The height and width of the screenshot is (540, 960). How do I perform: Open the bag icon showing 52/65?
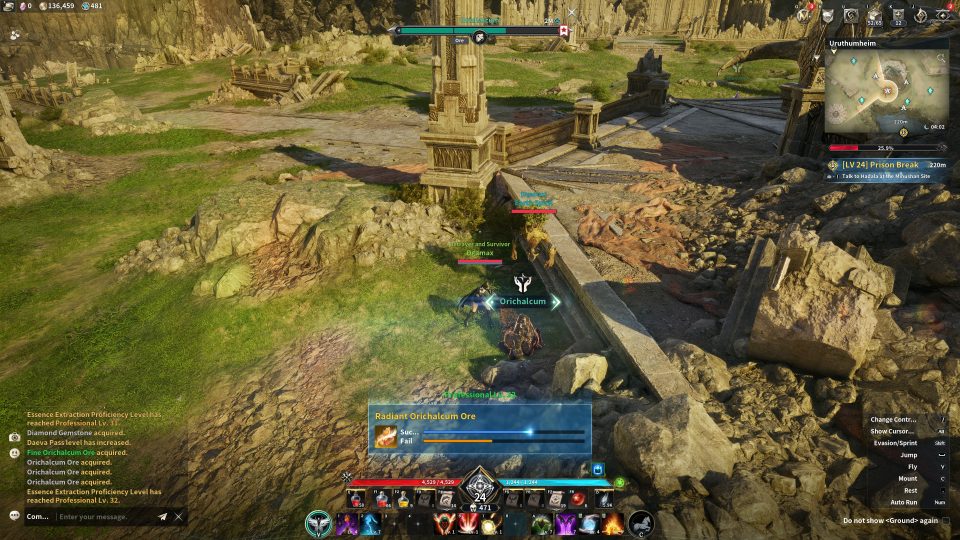(876, 14)
